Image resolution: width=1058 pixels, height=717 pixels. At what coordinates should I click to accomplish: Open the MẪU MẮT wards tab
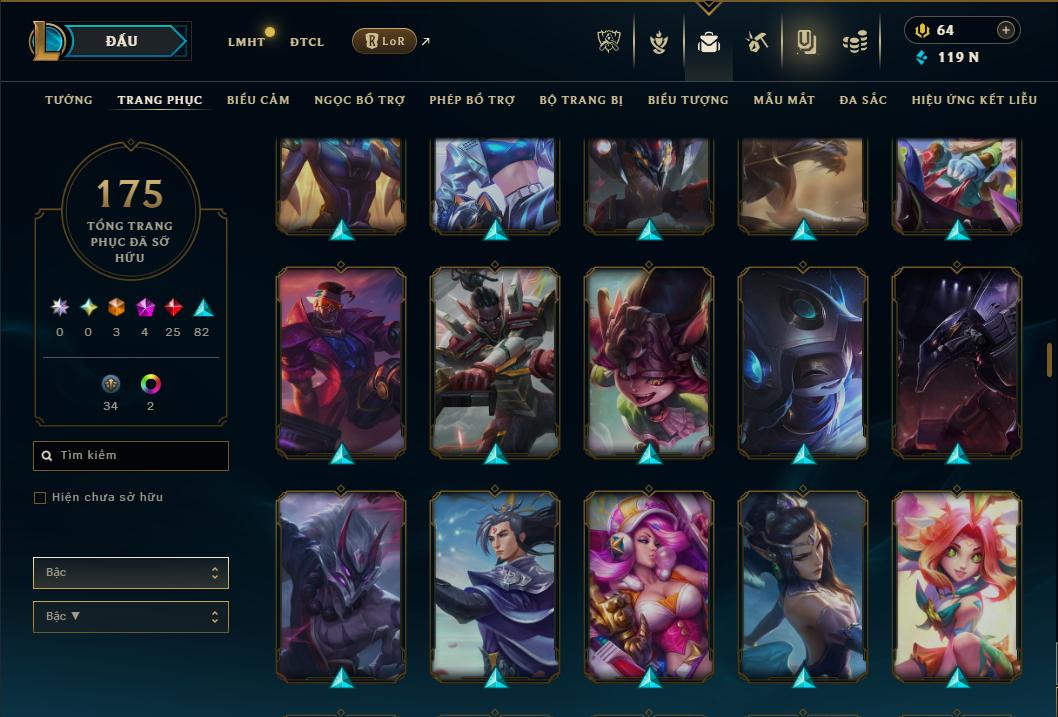784,100
